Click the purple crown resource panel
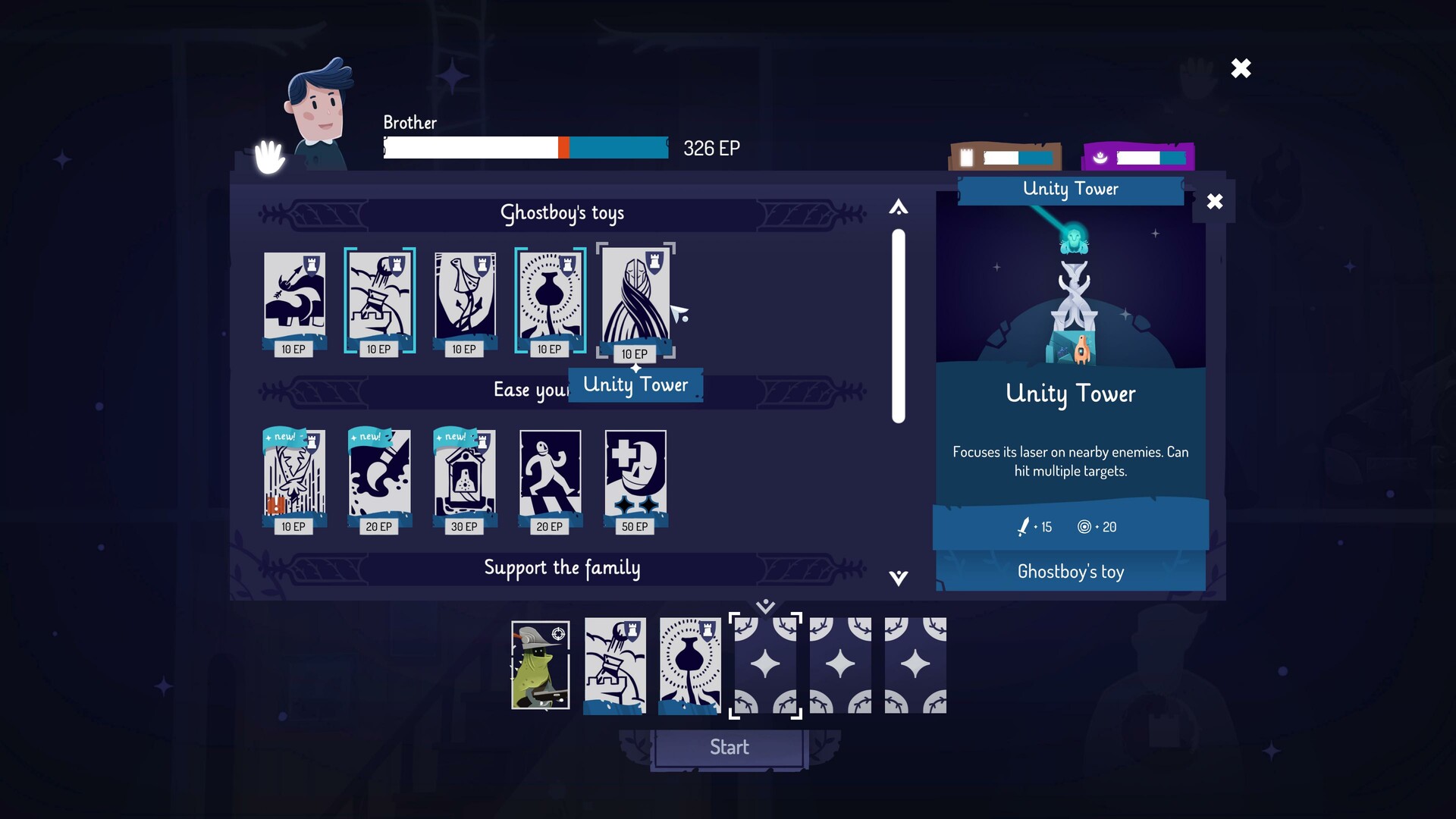 [1139, 157]
